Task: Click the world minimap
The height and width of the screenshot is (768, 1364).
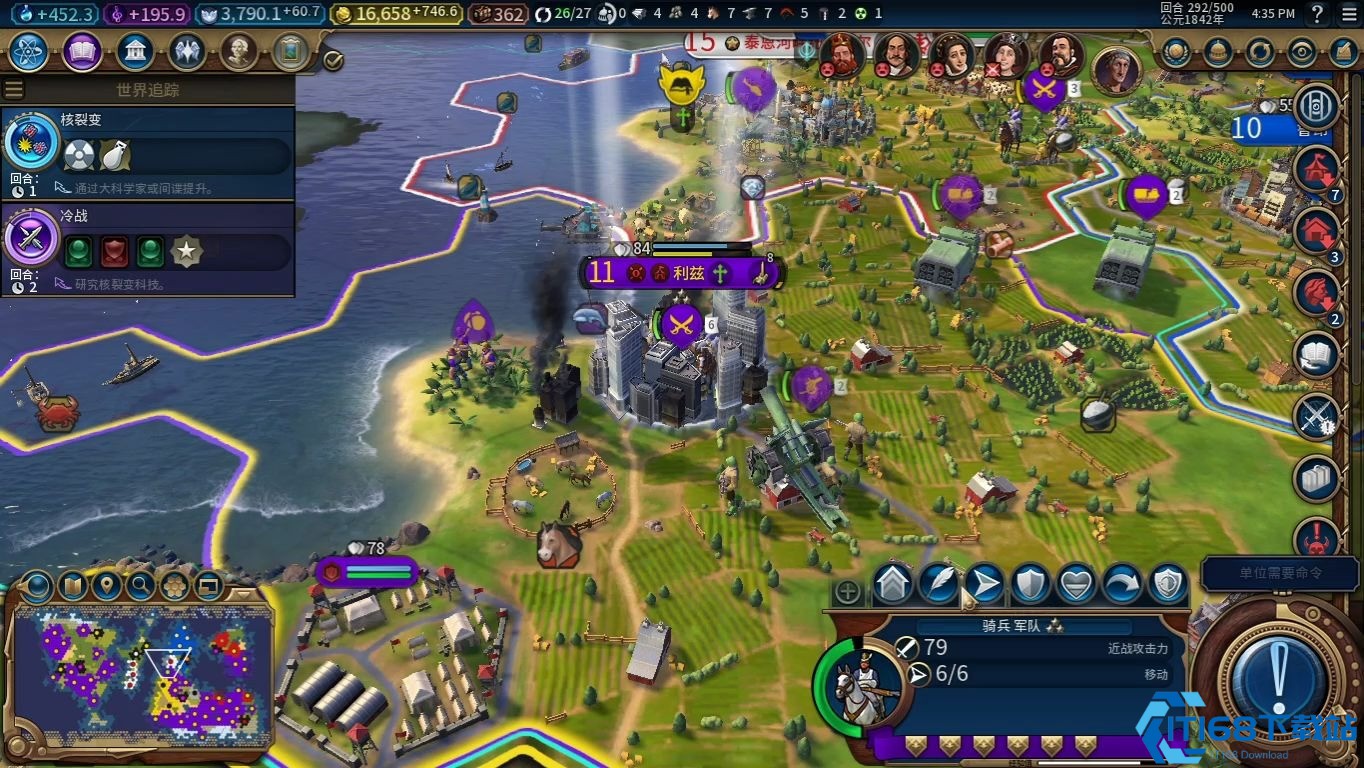Action: click(x=142, y=675)
